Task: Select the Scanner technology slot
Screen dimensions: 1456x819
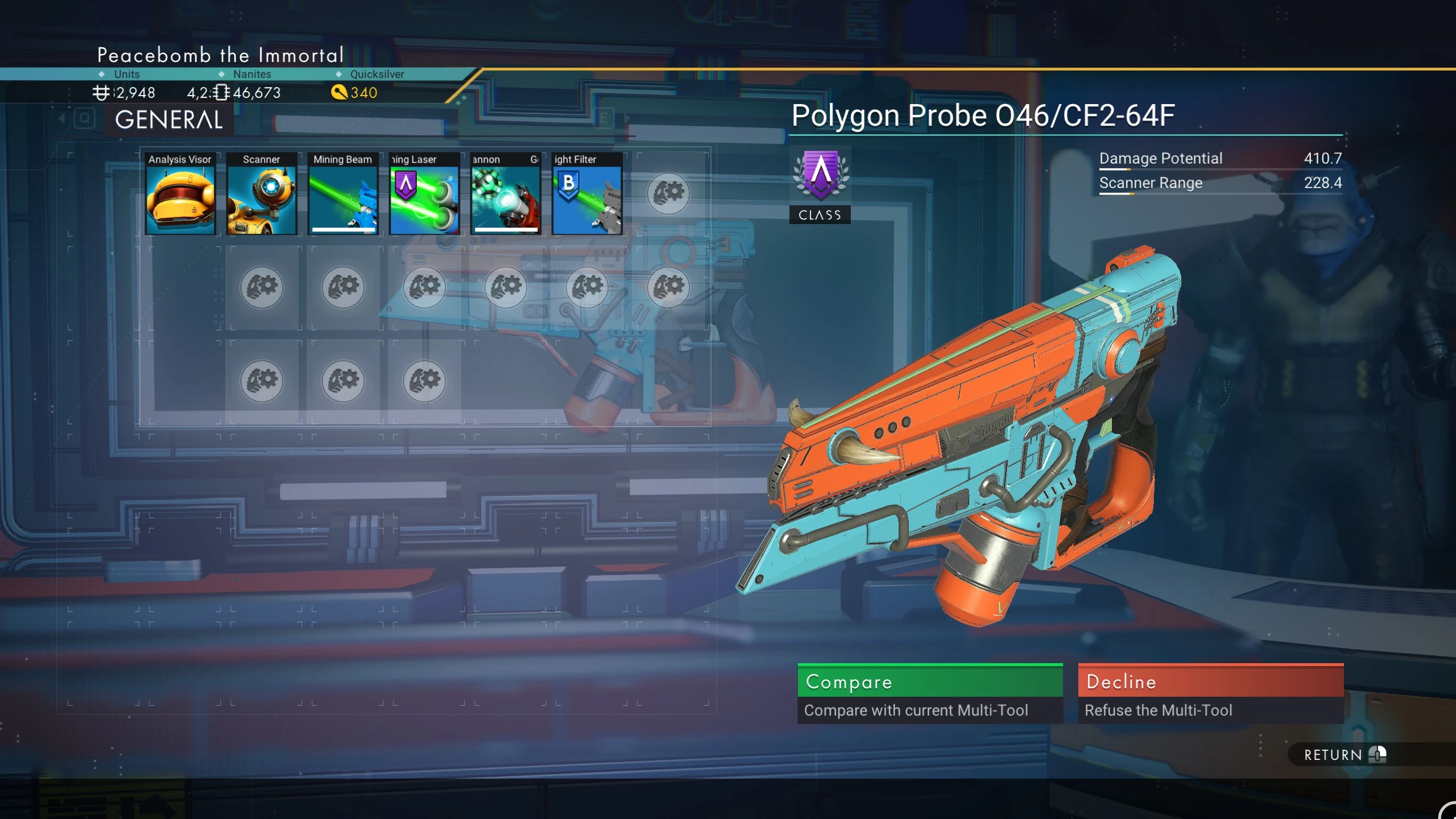Action: coord(262,194)
